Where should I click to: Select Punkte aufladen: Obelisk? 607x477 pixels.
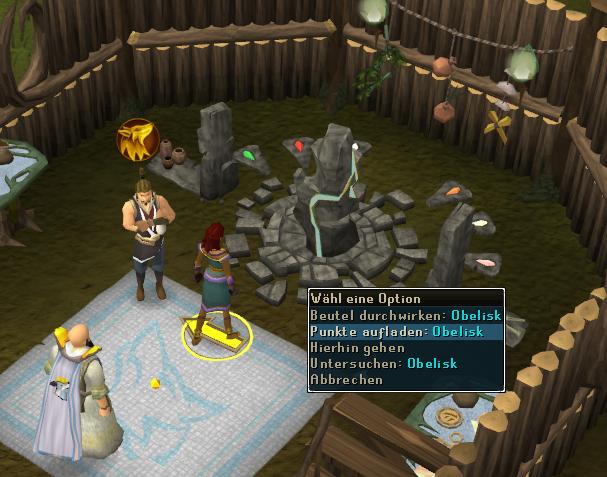[x=397, y=331]
